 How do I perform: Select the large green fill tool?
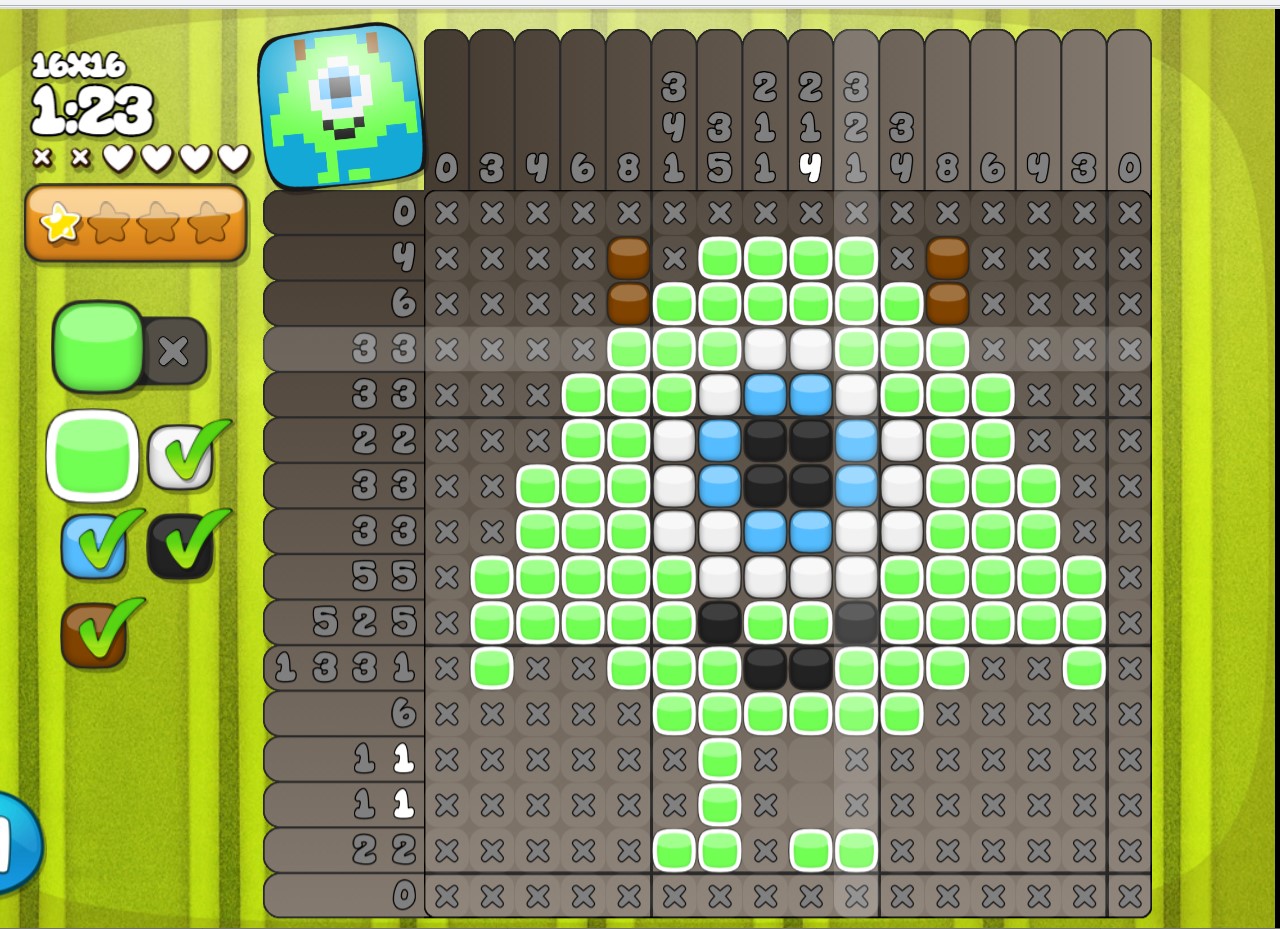click(98, 346)
